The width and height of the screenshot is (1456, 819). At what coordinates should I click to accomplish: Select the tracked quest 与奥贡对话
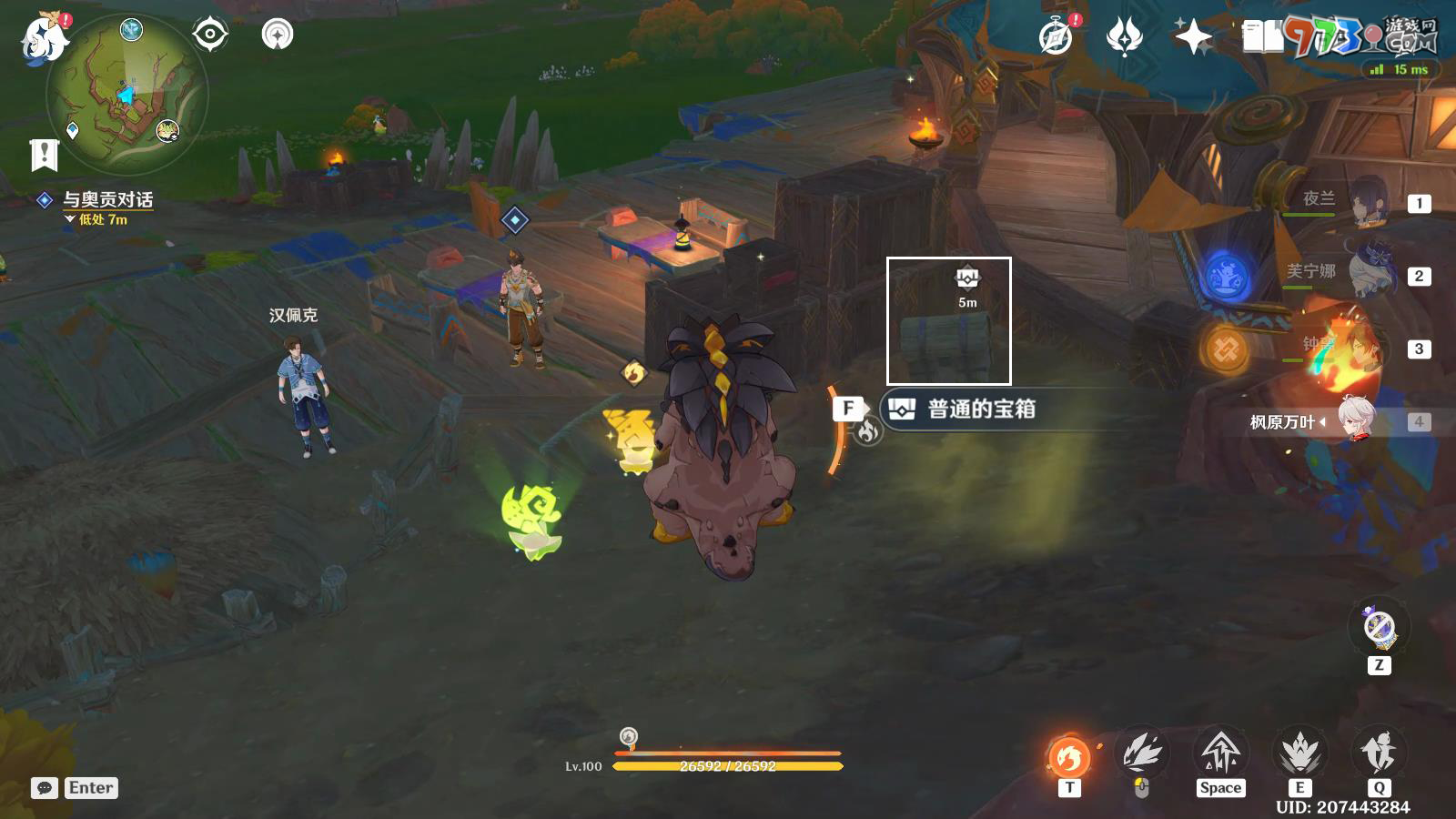click(107, 199)
